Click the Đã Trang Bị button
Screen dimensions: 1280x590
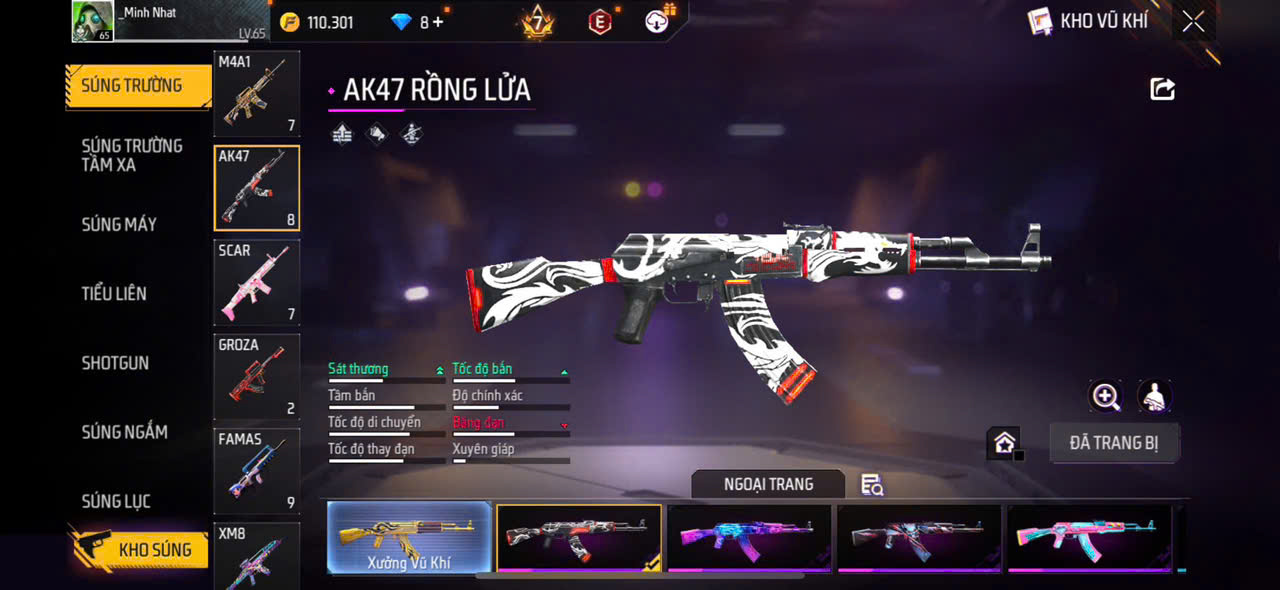point(1114,443)
